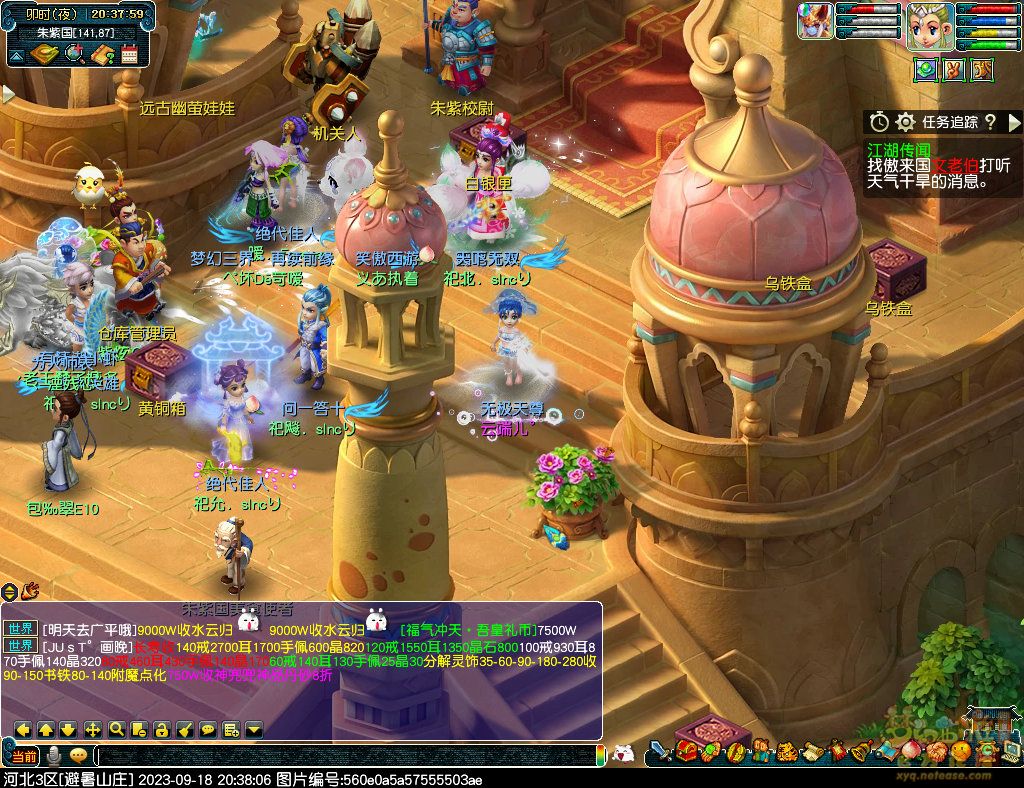Open the world map globe icon
This screenshot has width=1024, height=788.
point(73,55)
